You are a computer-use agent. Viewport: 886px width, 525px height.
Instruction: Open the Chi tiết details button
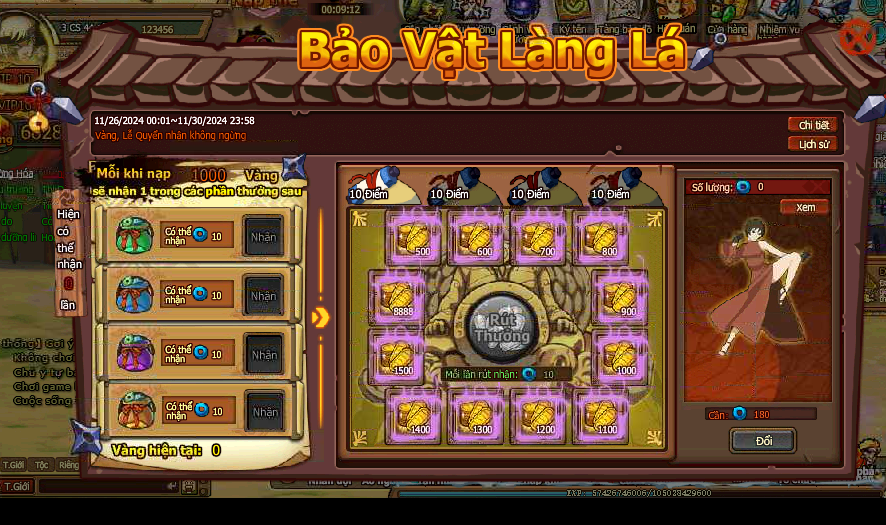tap(813, 125)
